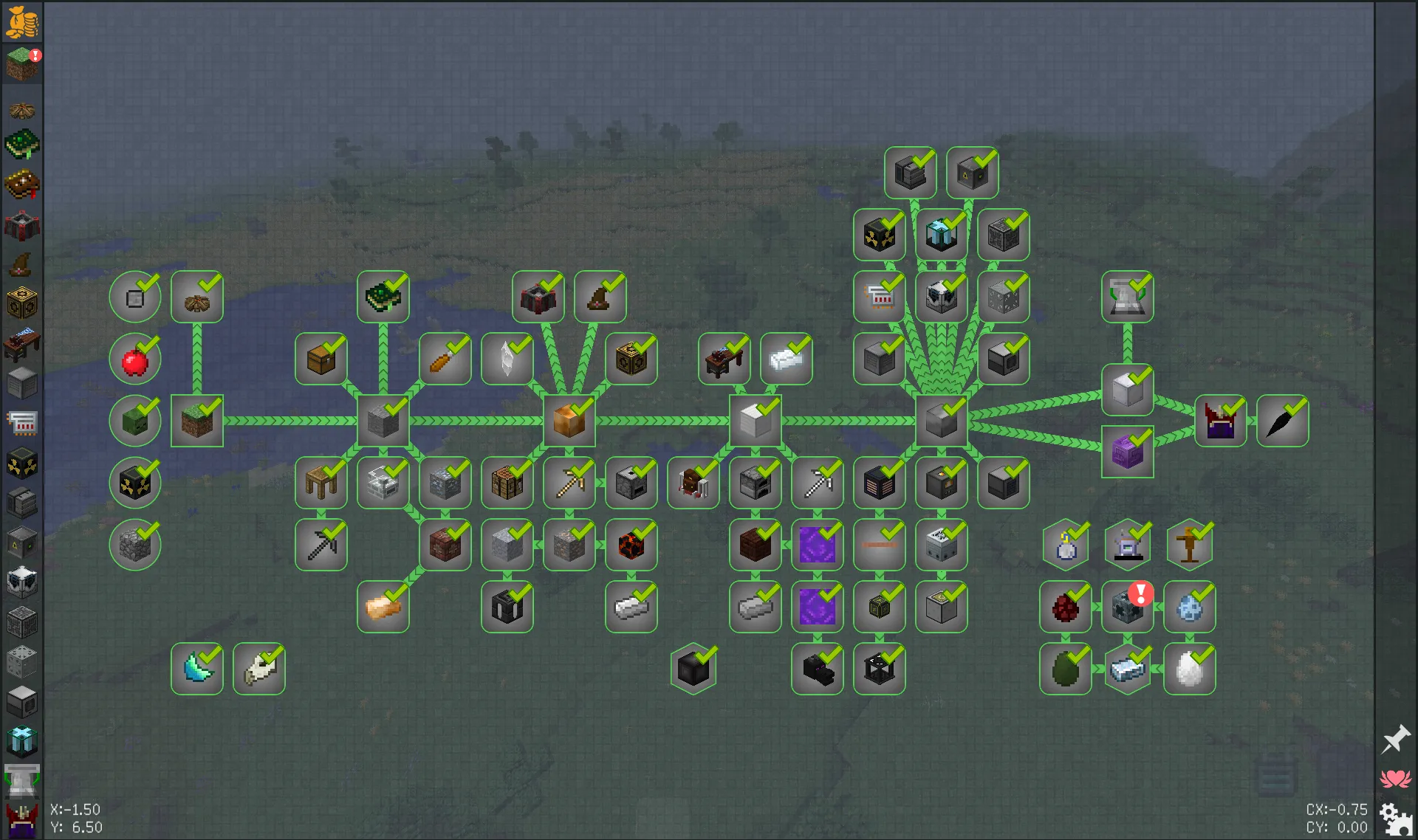Click the zombie head advancement
Screen dimensions: 1418x840
pos(135,421)
